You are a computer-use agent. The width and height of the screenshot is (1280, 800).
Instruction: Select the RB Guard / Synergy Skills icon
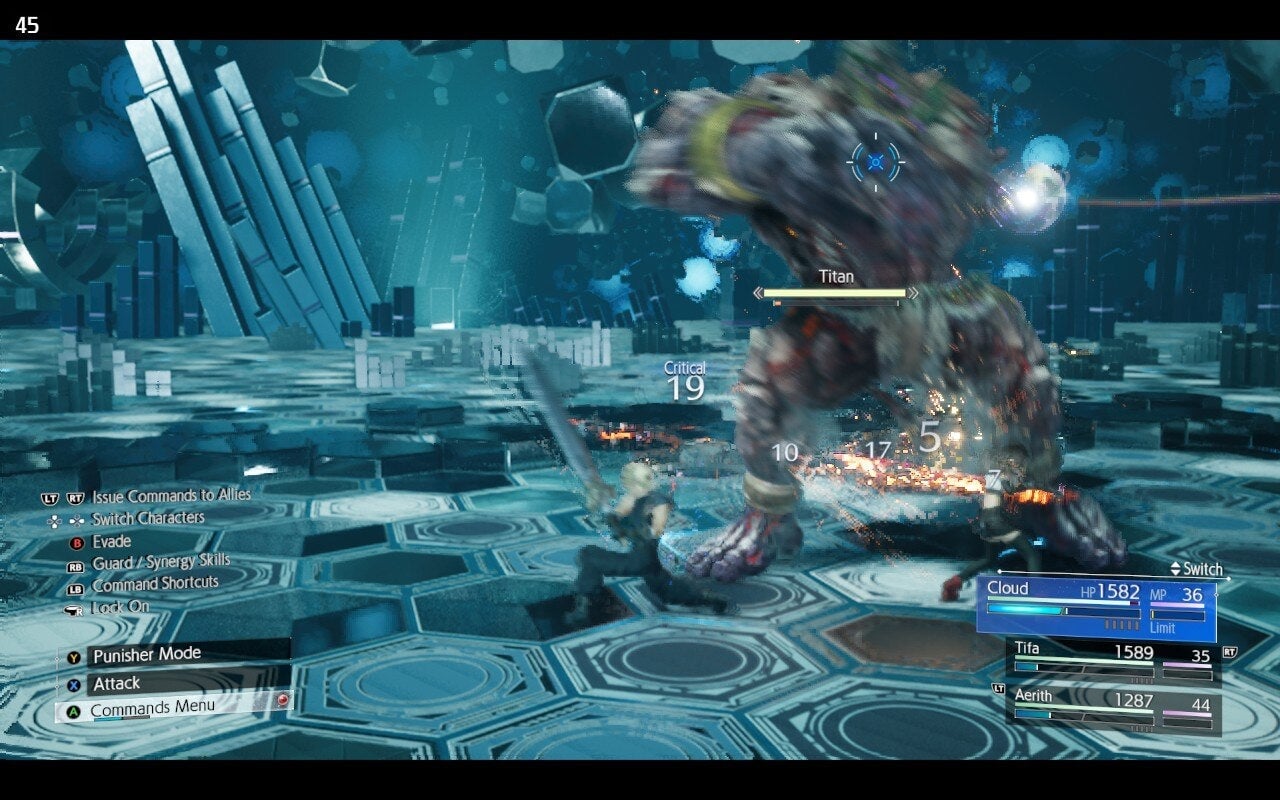click(x=74, y=564)
